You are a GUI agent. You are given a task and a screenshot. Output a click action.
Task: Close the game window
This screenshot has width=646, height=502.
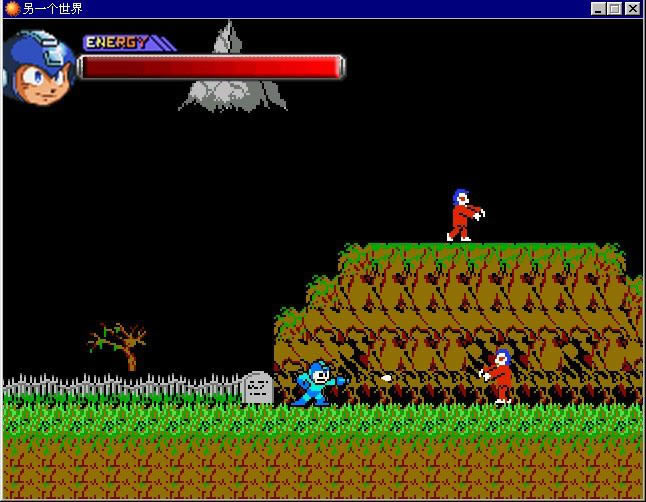pyautogui.click(x=633, y=9)
